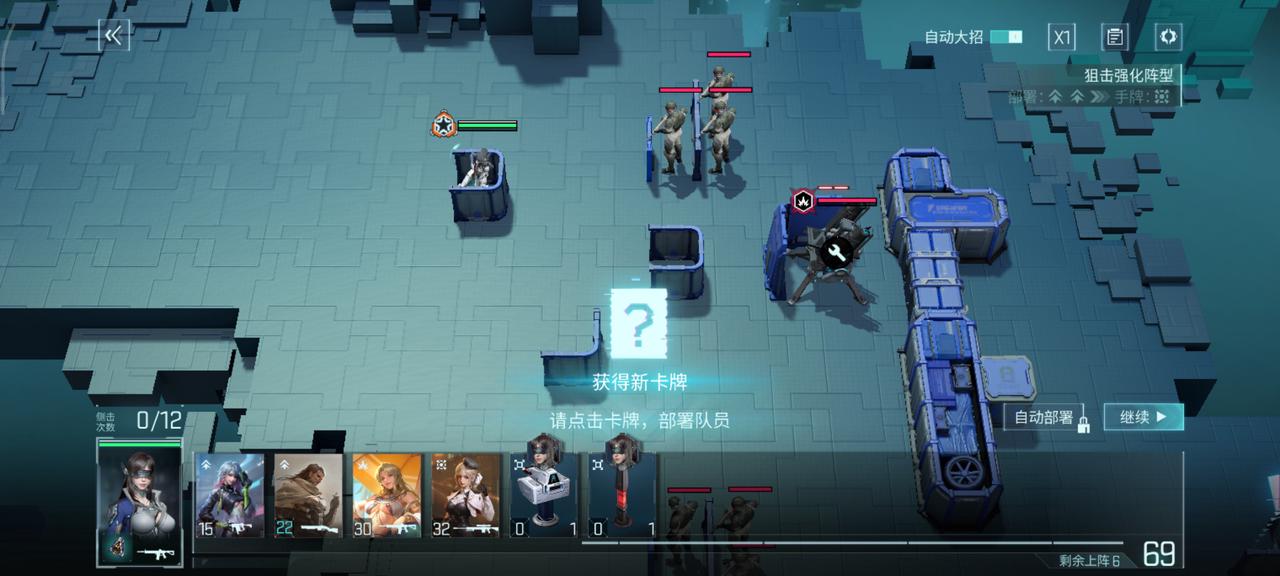
Task: Continue with the 继续 button
Action: pos(1143,417)
